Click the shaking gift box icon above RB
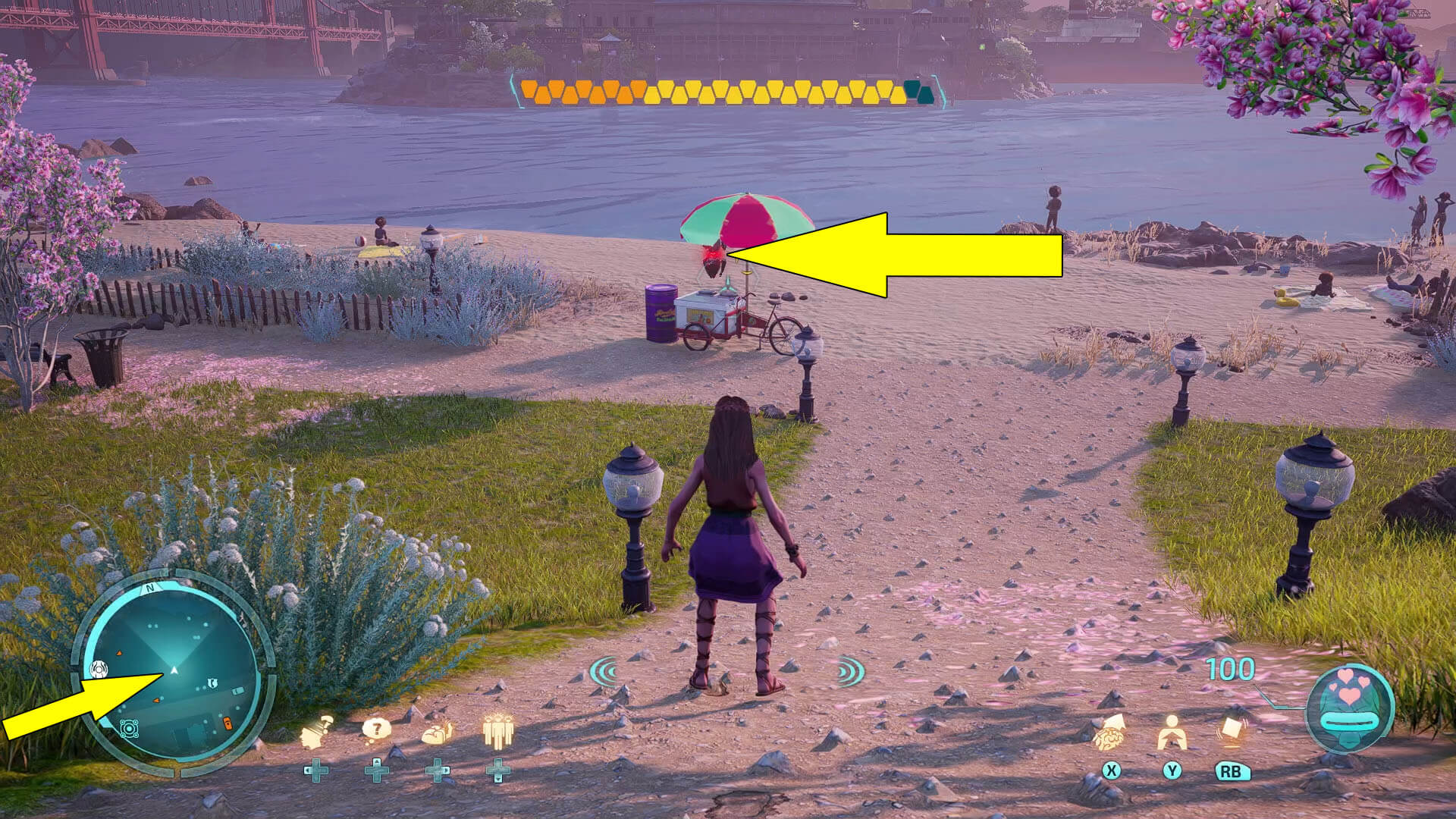Screen dimensions: 1456x819 point(1232,729)
